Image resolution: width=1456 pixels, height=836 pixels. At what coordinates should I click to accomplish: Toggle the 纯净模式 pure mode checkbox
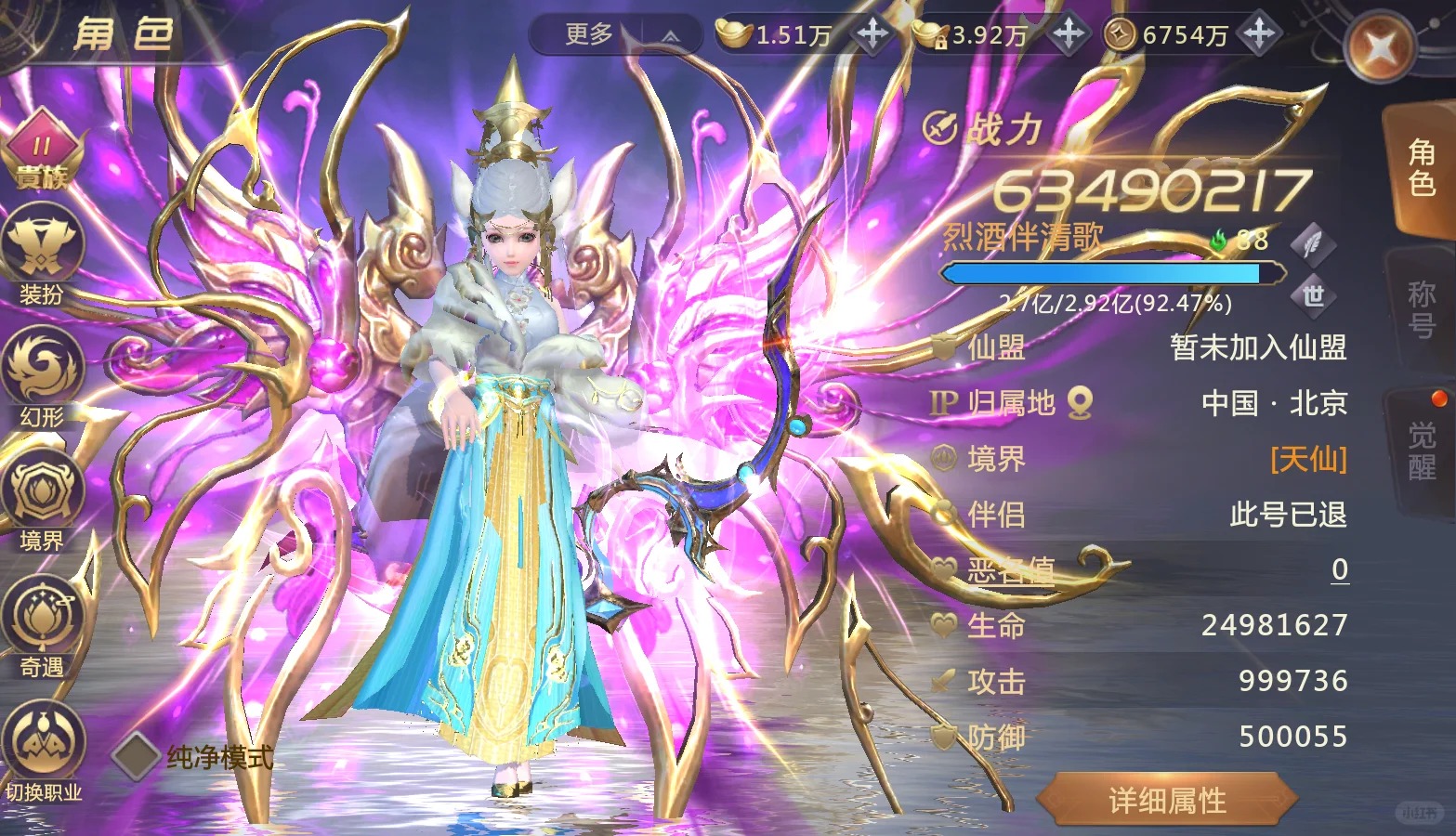pos(136,756)
